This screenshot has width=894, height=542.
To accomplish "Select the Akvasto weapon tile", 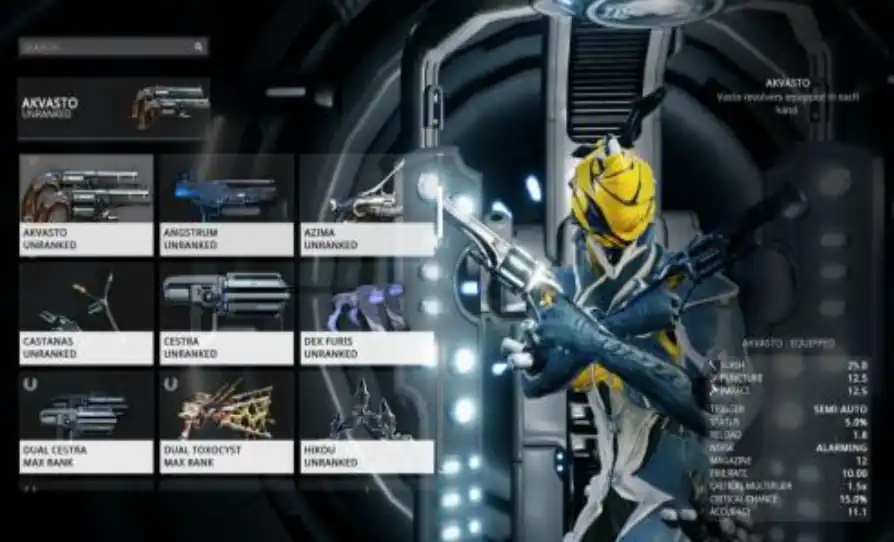I will (x=86, y=204).
